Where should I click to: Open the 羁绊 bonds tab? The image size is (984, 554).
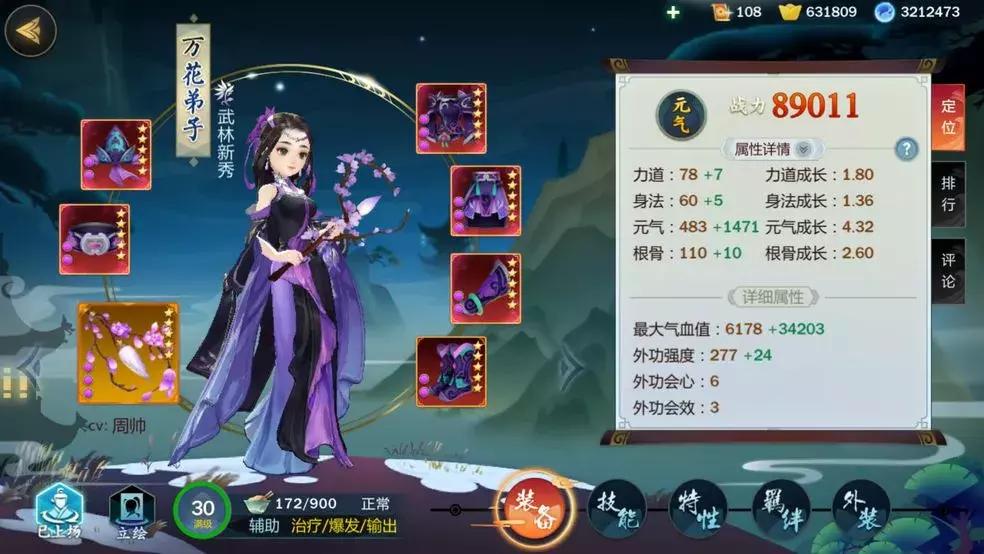click(x=779, y=510)
